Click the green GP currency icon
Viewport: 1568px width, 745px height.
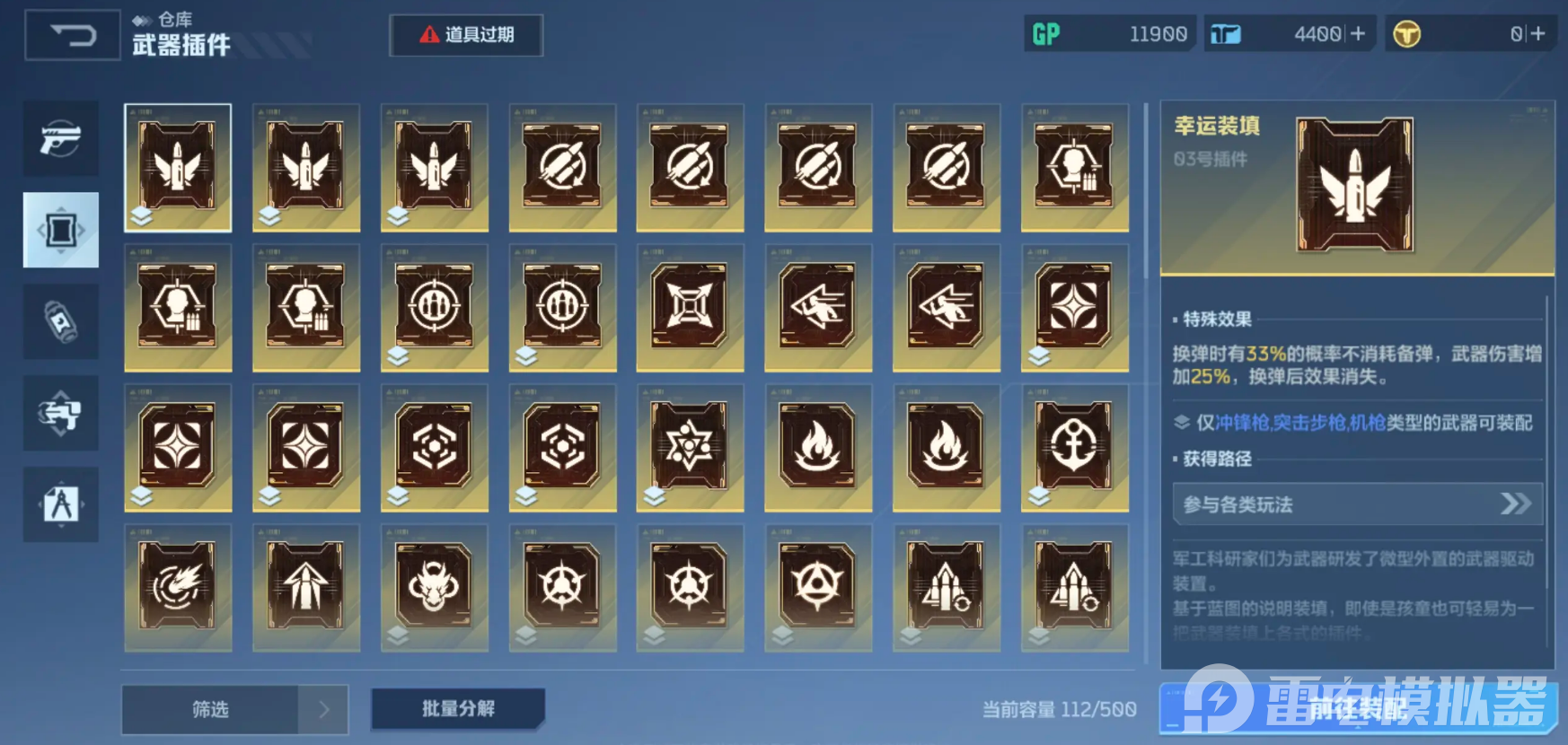1046,32
